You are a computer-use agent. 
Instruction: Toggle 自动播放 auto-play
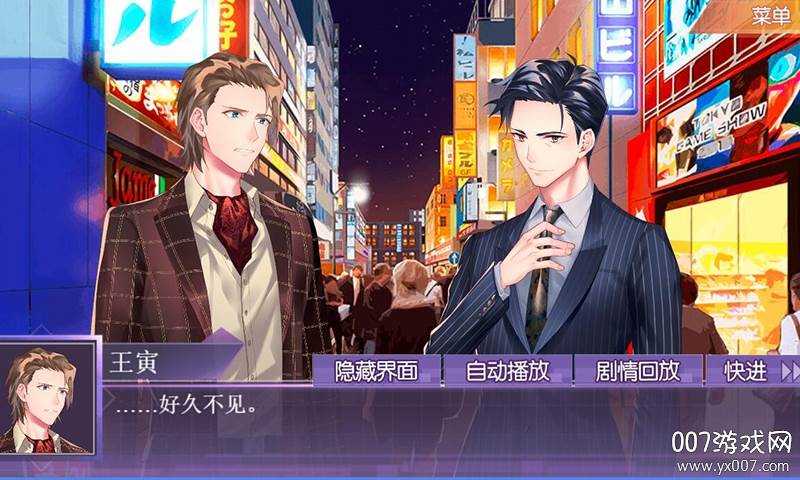click(x=507, y=371)
